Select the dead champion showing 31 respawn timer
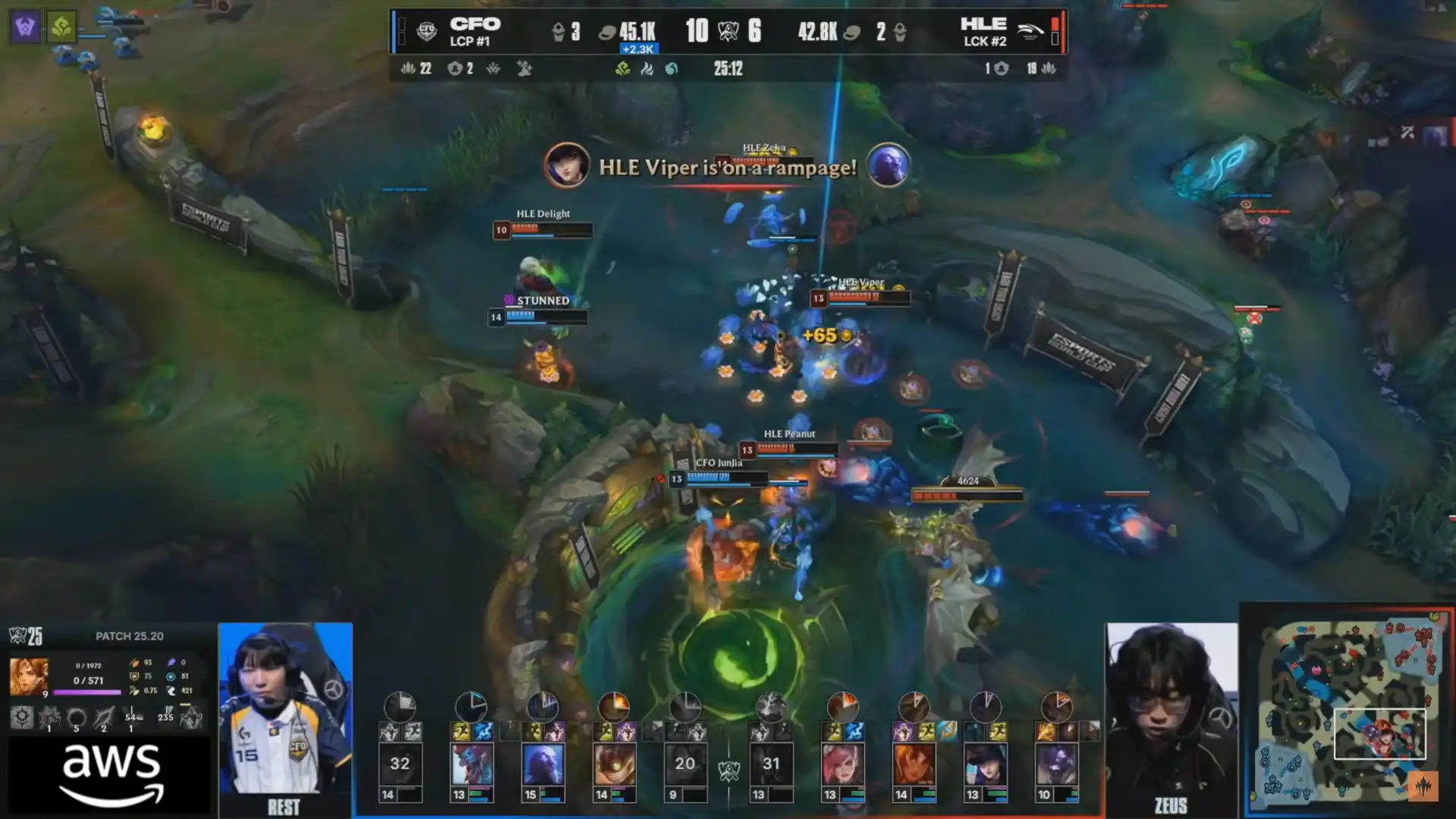Image resolution: width=1456 pixels, height=819 pixels. [771, 764]
